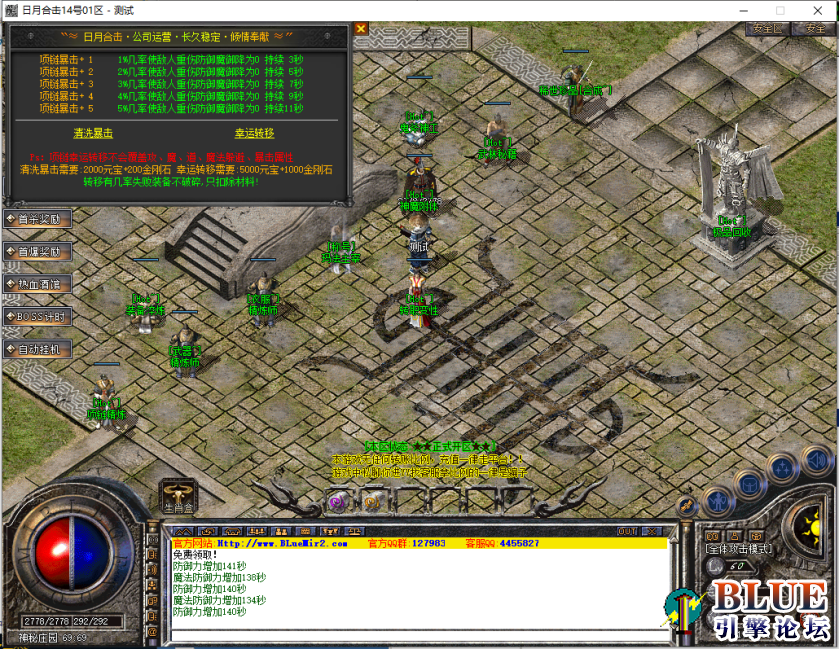Minimize the game window

click(745, 10)
